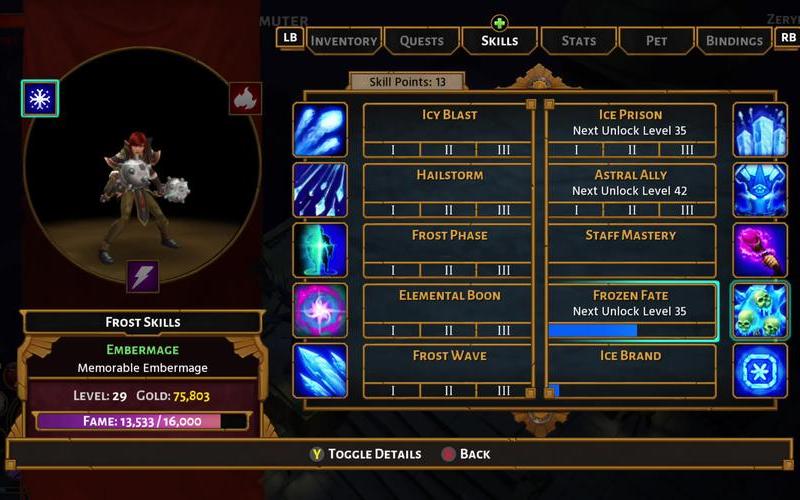
Task: Click the Staff Mastery skill icon
Action: 760,250
